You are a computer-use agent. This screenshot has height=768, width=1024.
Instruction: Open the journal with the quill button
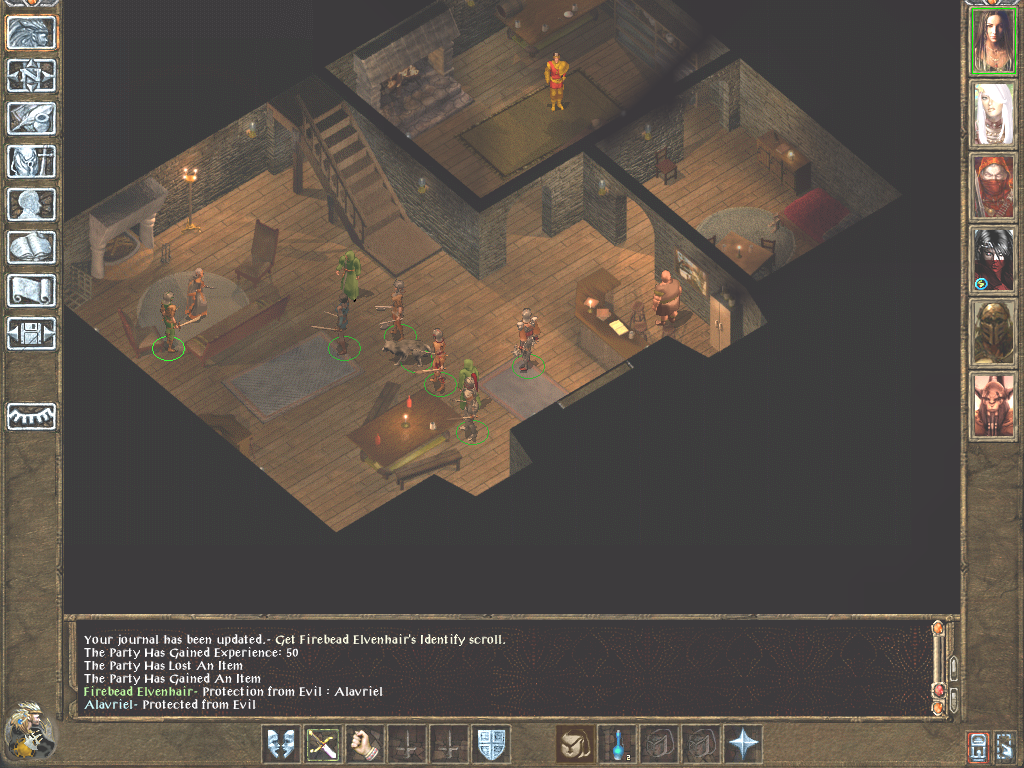click(32, 118)
